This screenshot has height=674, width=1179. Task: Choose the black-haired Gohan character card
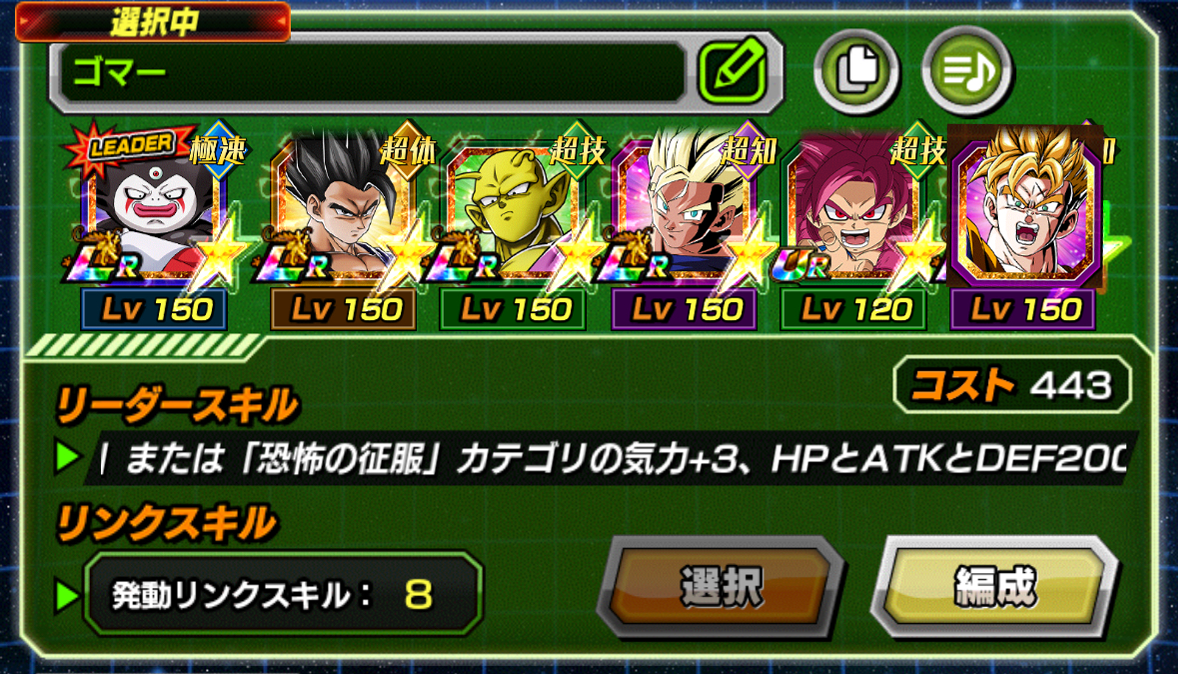tap(343, 215)
